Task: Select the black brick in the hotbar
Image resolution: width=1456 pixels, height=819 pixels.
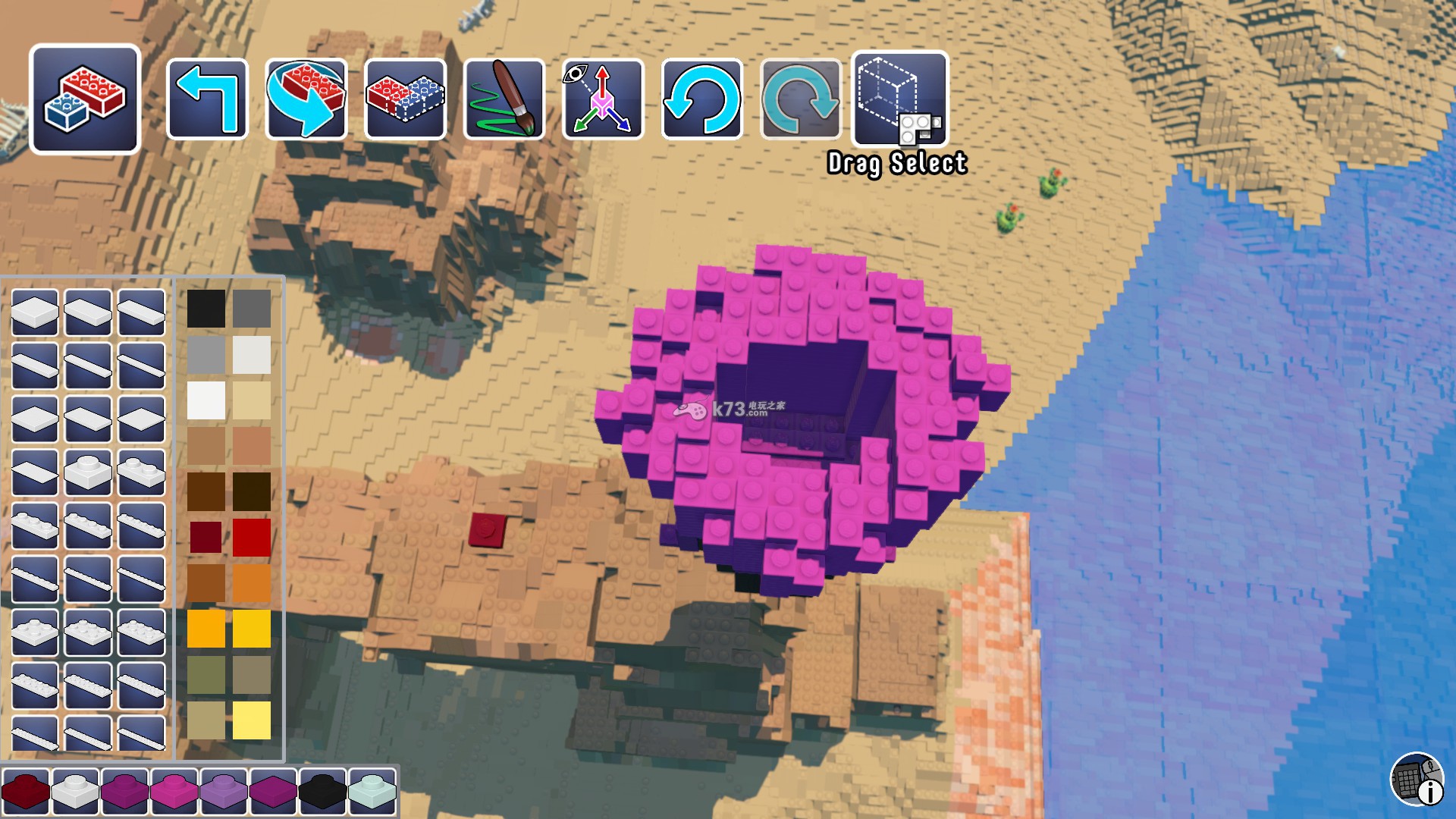Action: pyautogui.click(x=322, y=790)
